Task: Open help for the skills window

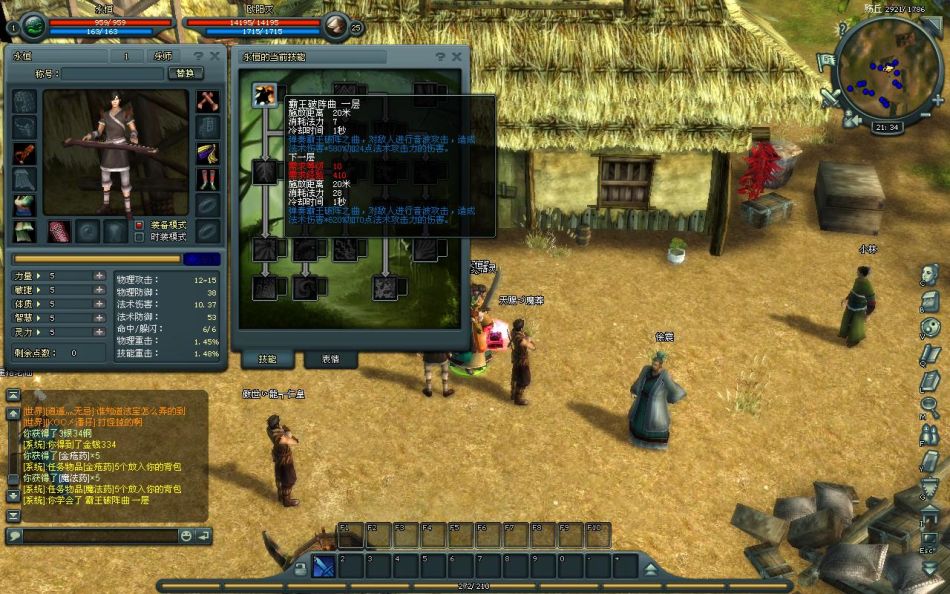Action: pyautogui.click(x=440, y=57)
